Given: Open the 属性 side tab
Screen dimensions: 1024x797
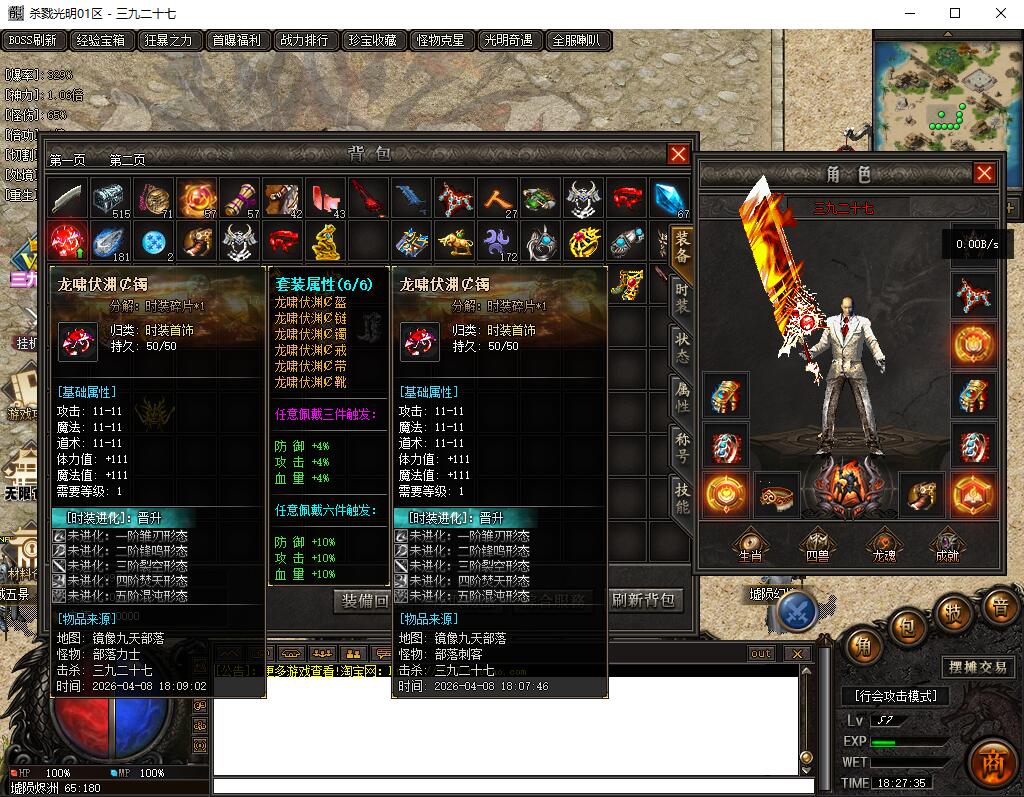Looking at the screenshot, I should point(682,400).
